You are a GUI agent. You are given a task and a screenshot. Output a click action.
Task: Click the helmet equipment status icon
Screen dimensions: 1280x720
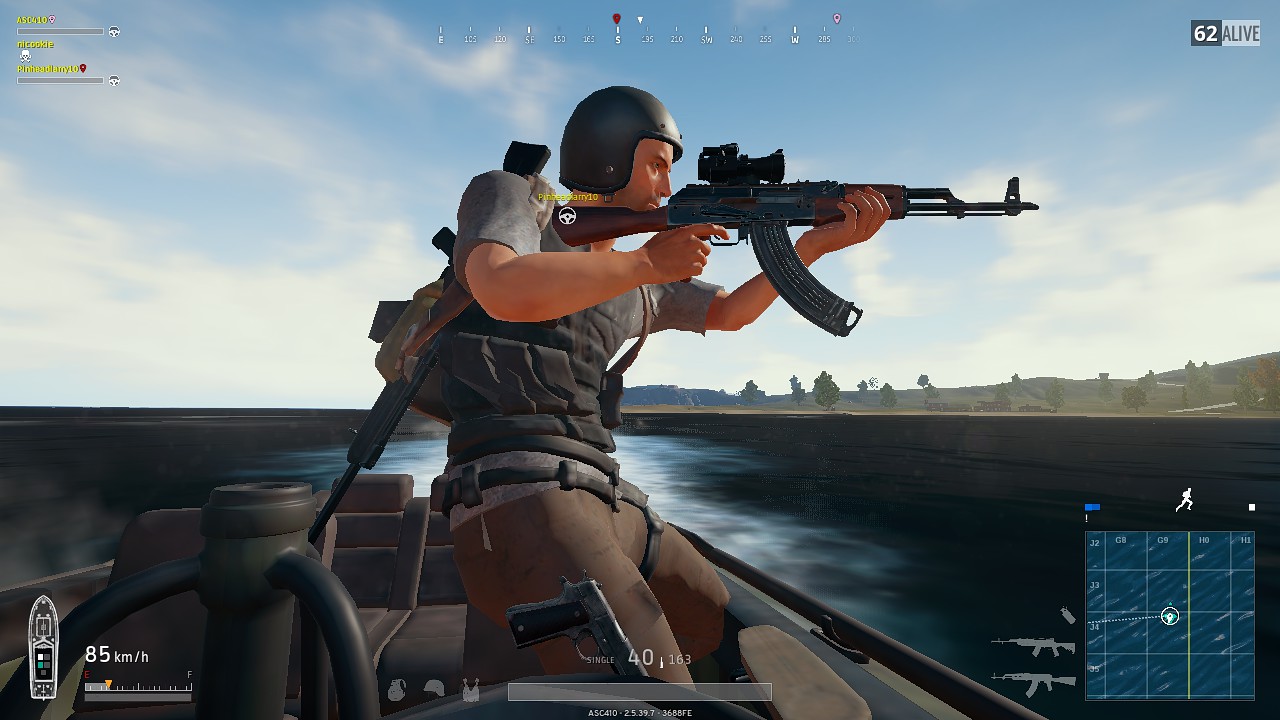434,689
